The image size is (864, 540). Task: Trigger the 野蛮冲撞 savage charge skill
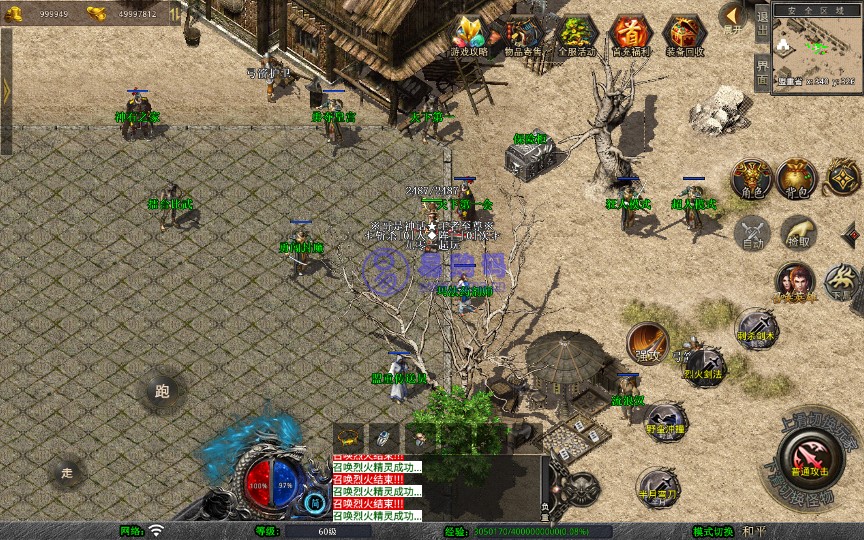(664, 420)
